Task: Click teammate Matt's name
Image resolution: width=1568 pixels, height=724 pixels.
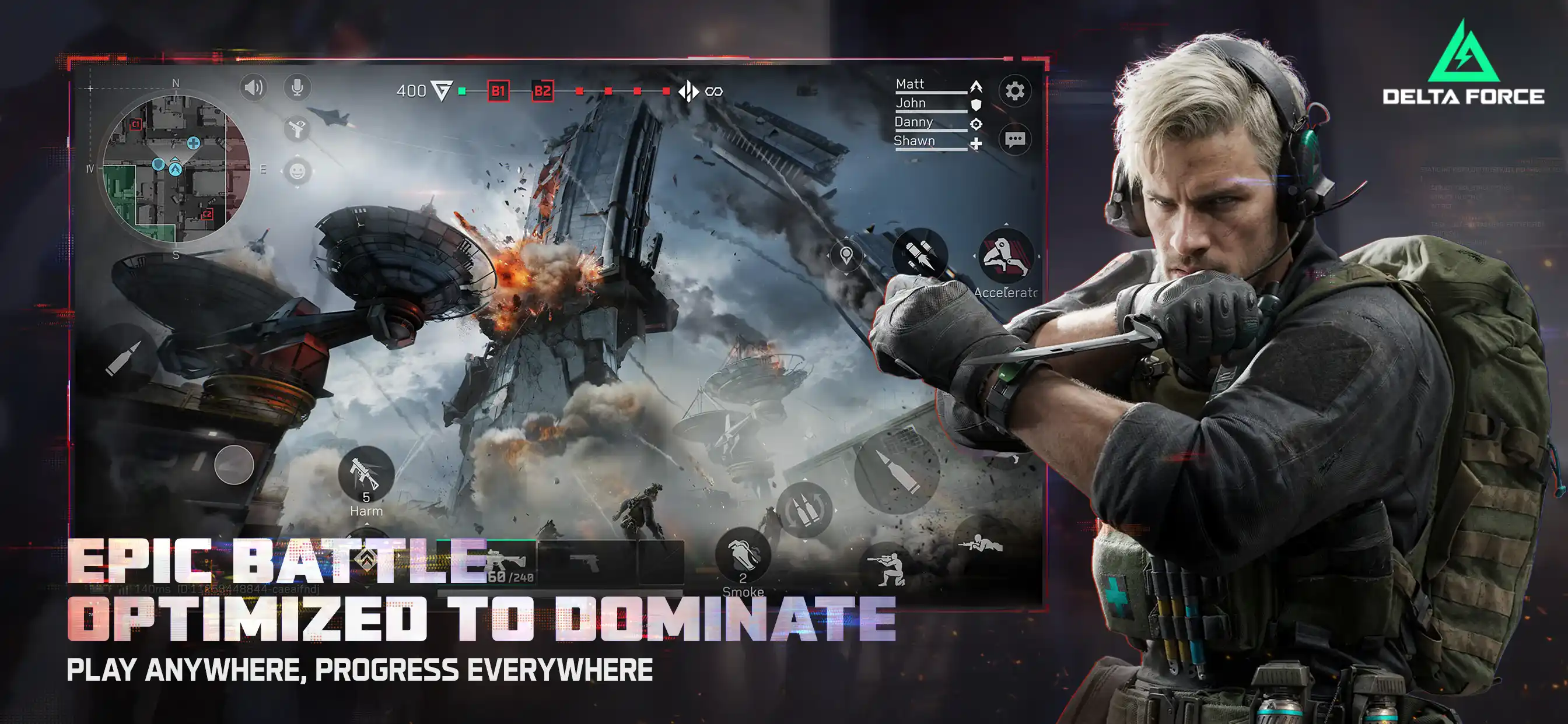Action: click(909, 84)
